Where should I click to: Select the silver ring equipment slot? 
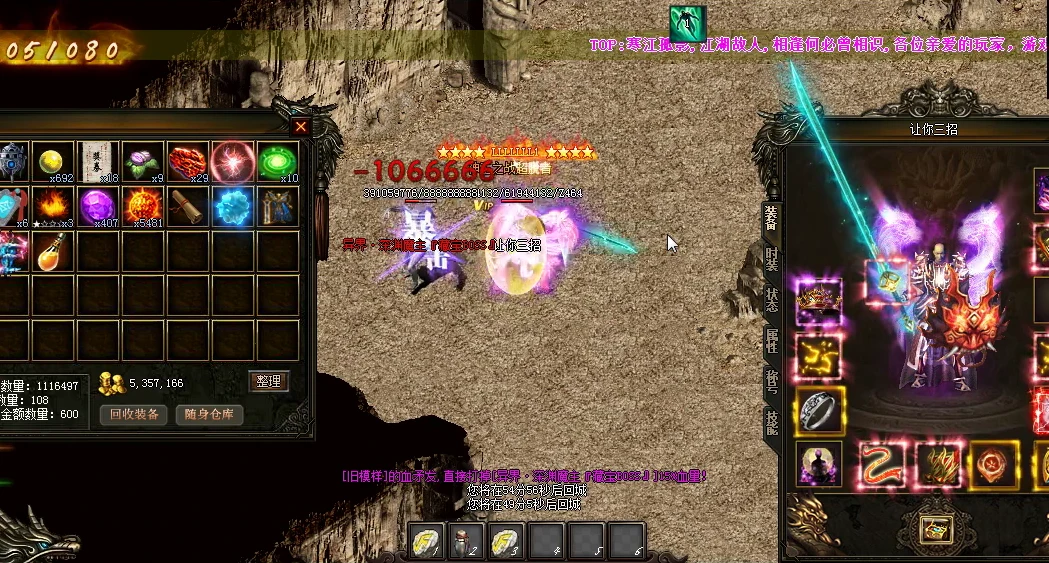click(x=820, y=410)
